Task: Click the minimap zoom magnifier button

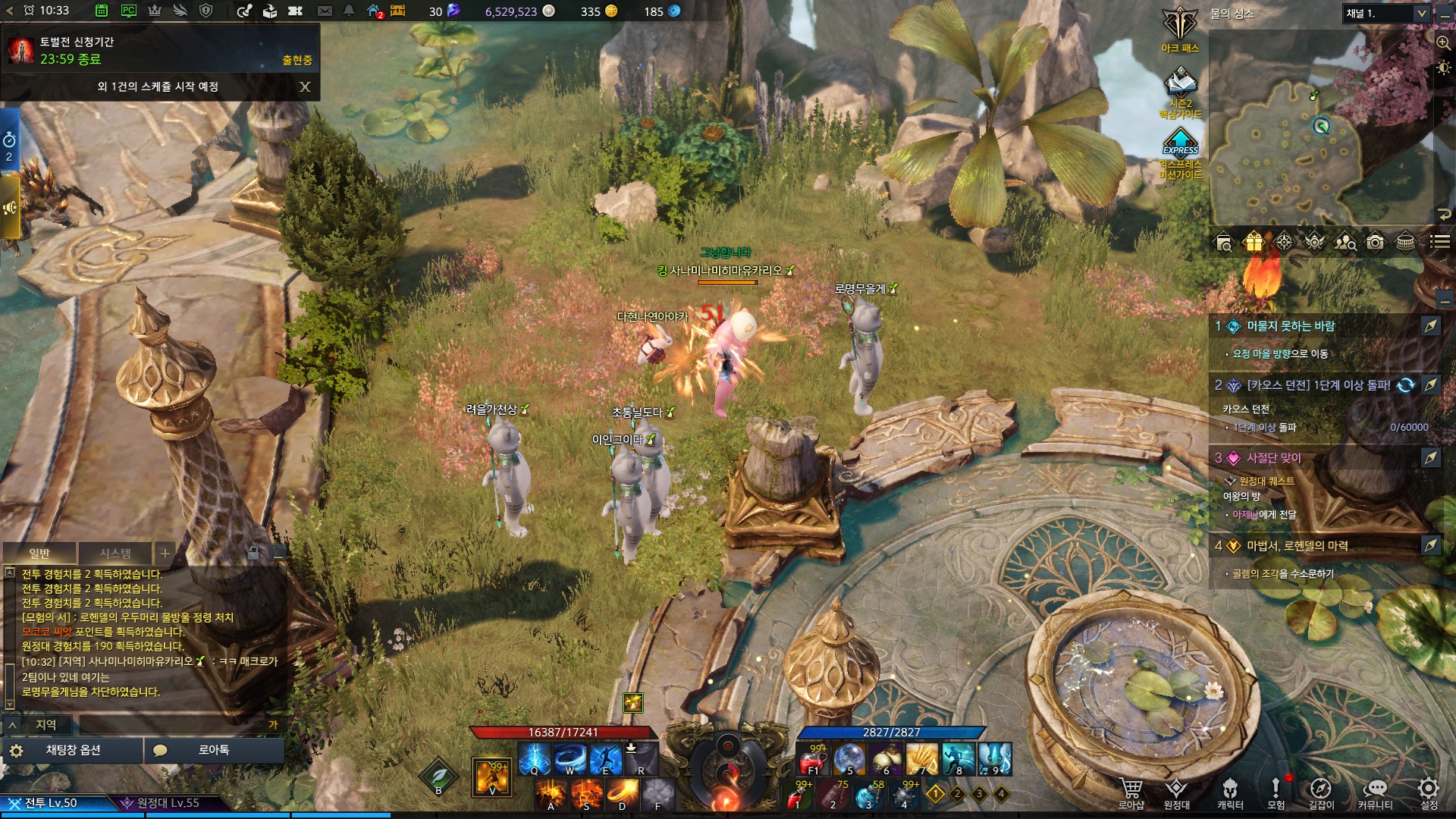Action: pyautogui.click(x=1443, y=42)
